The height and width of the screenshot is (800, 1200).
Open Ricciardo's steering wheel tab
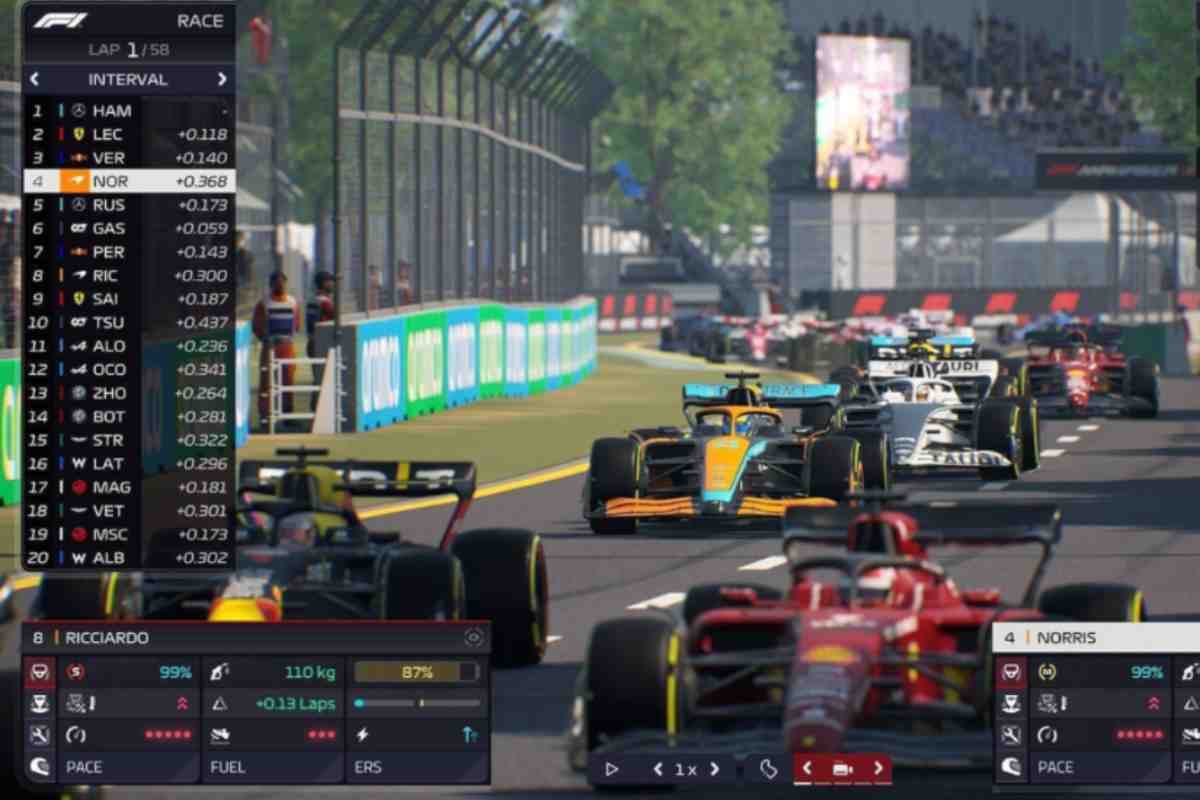39,672
